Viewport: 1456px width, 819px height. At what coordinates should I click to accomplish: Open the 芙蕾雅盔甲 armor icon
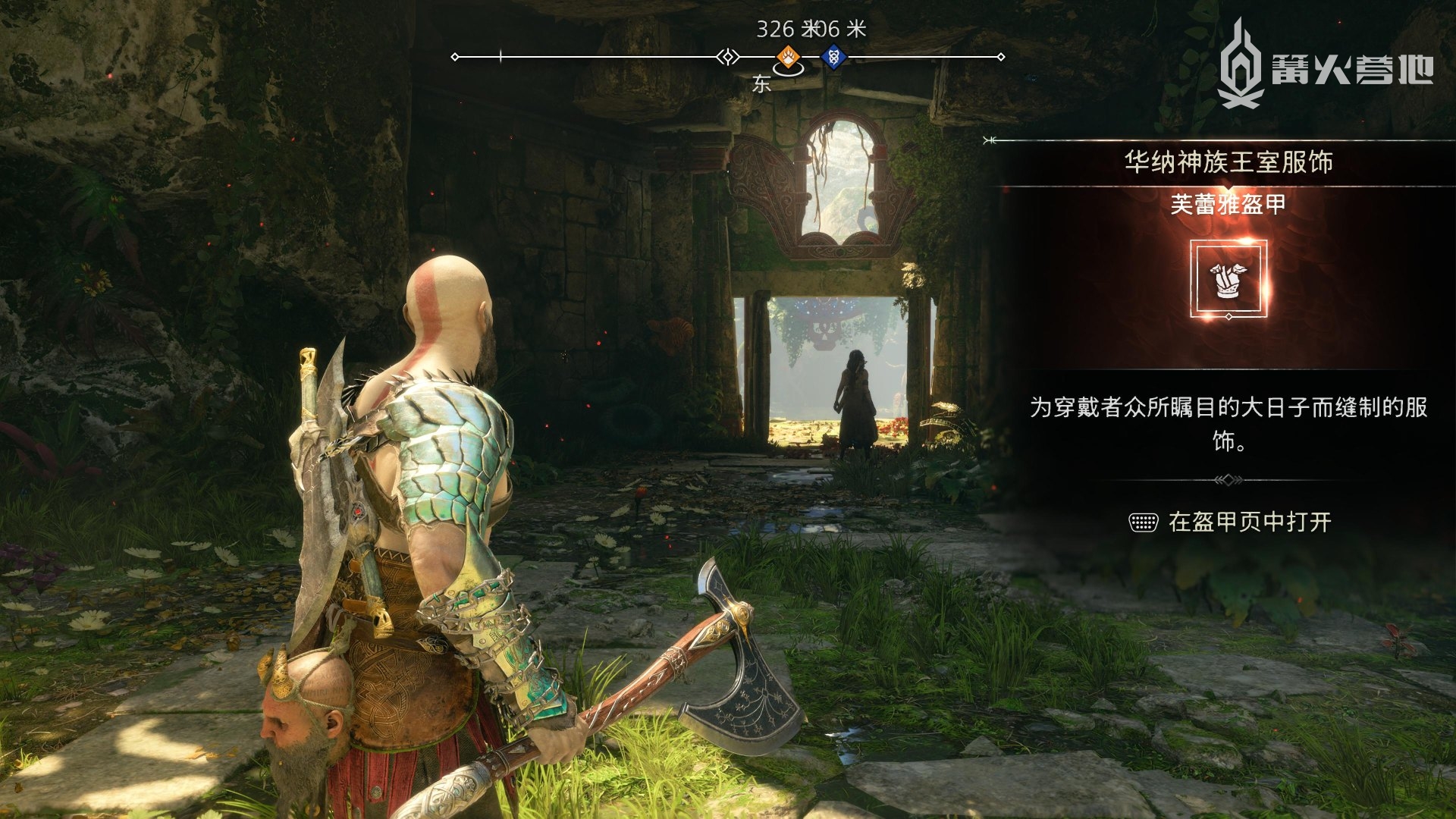click(1228, 278)
